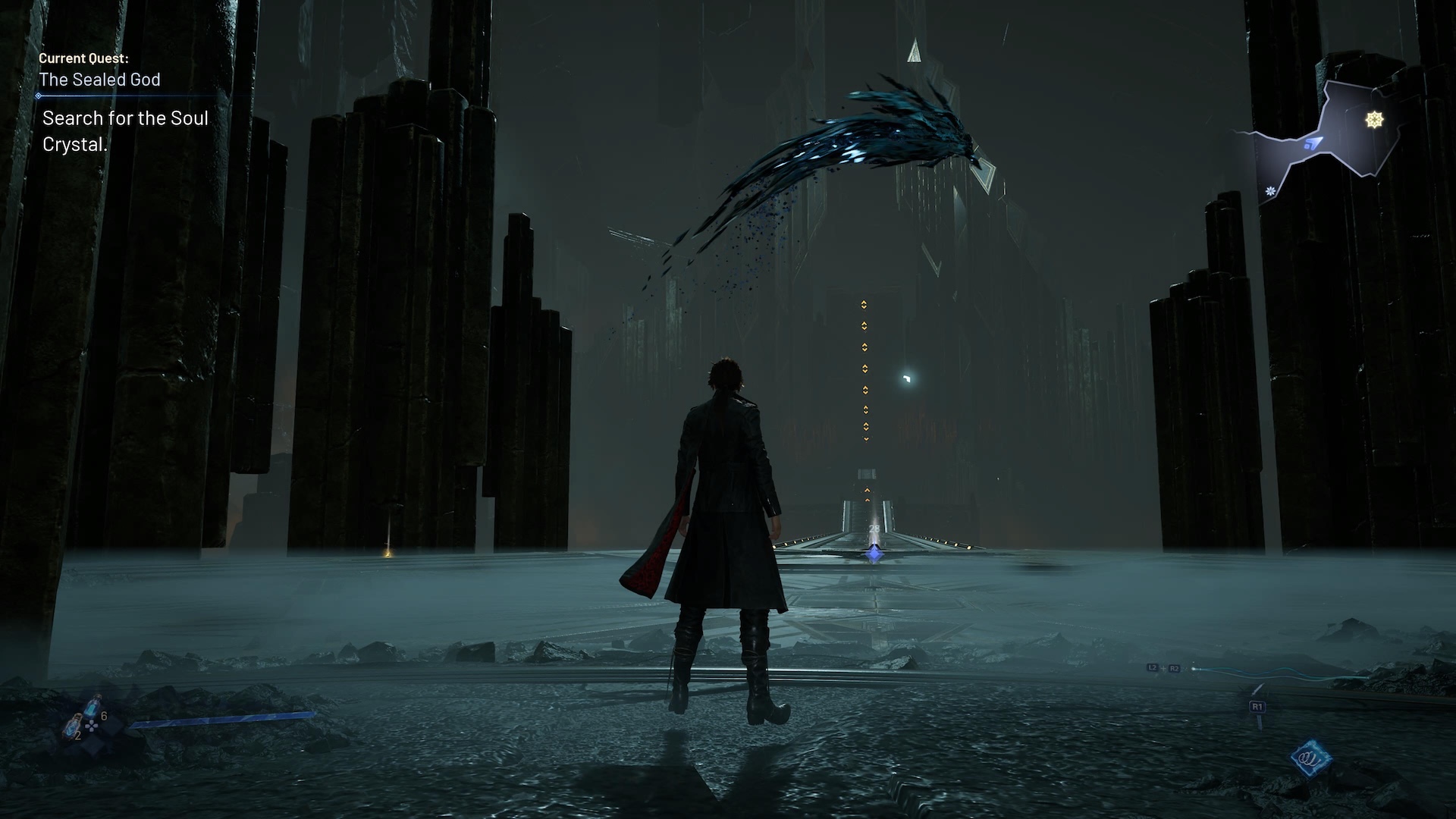This screenshot has width=1456, height=819.
Task: Open The Sealed God quest tracker
Action: point(100,80)
